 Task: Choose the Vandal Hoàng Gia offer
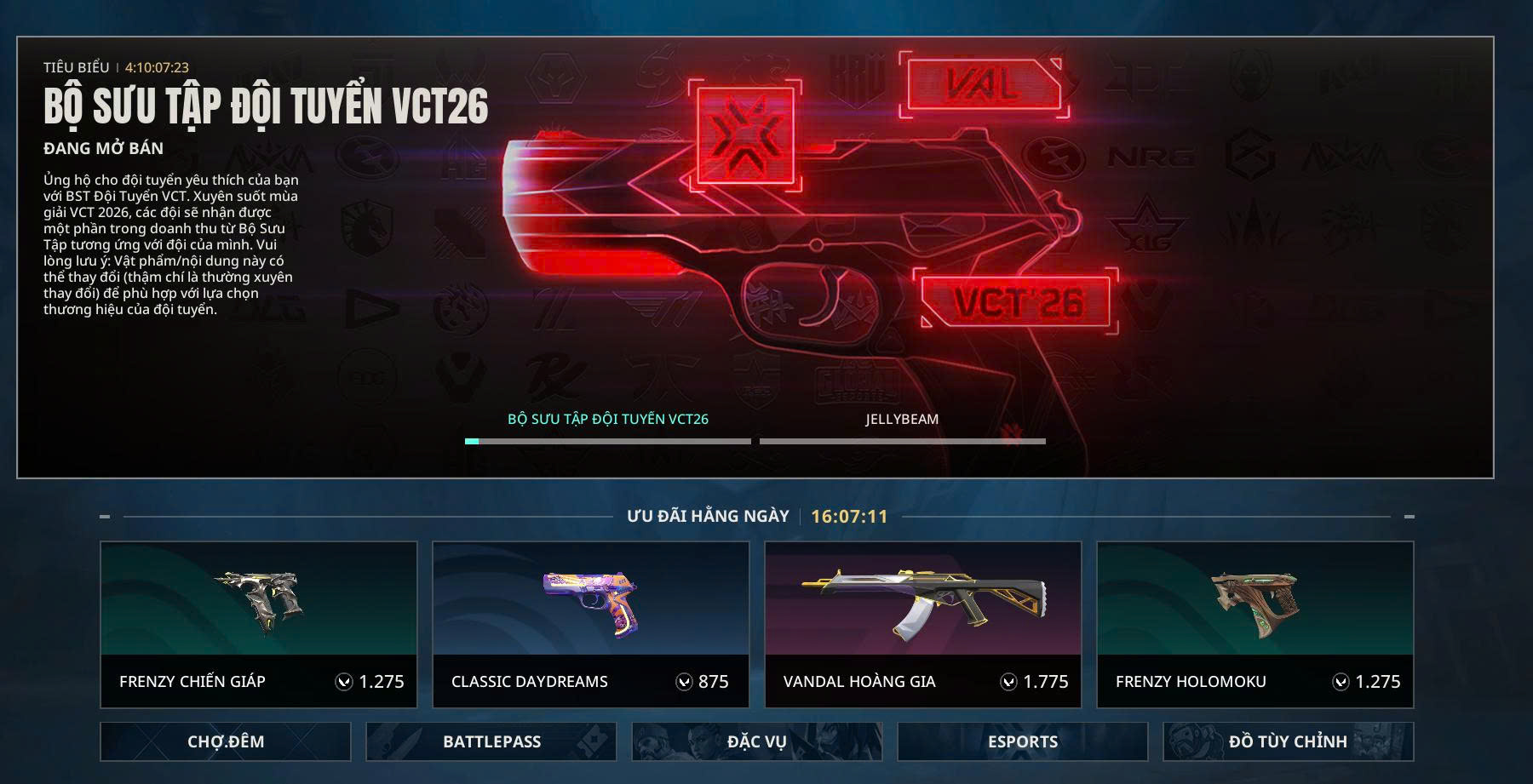(923, 624)
